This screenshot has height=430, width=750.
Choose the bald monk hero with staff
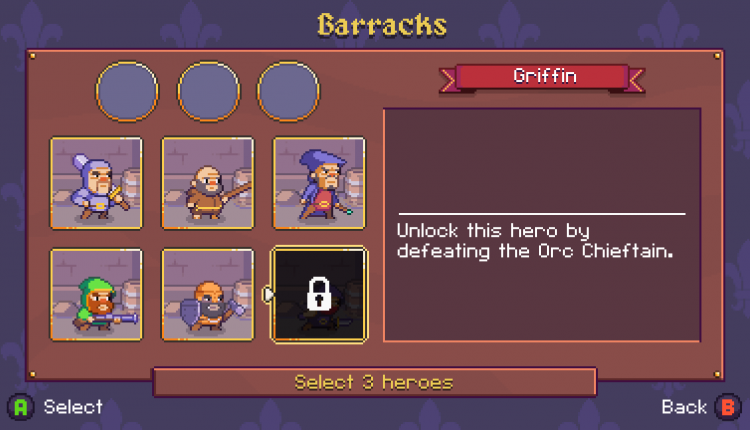tap(207, 183)
